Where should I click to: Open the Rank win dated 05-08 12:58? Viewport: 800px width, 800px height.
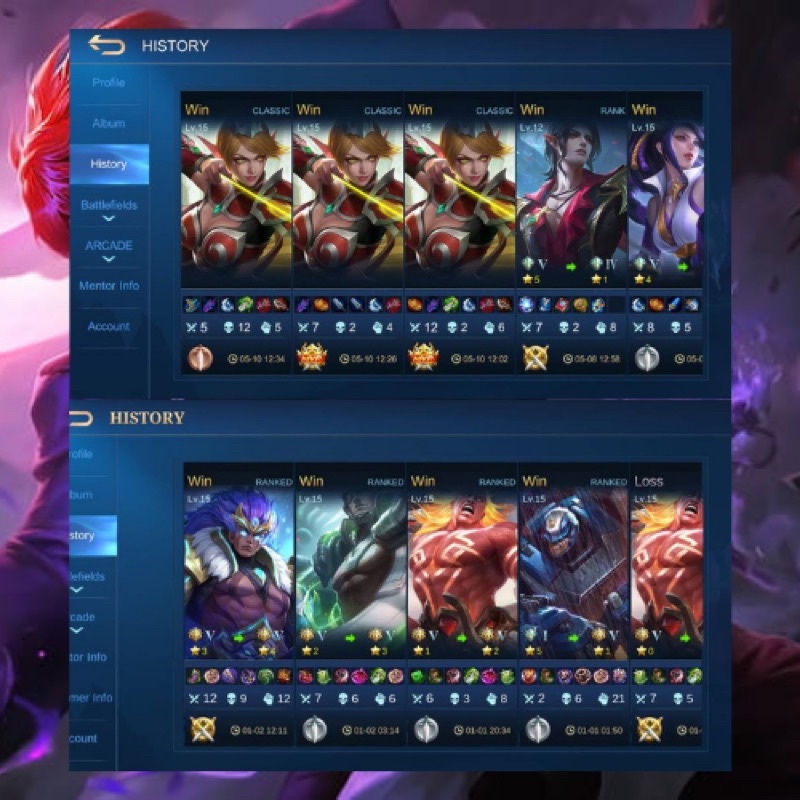pyautogui.click(x=571, y=230)
